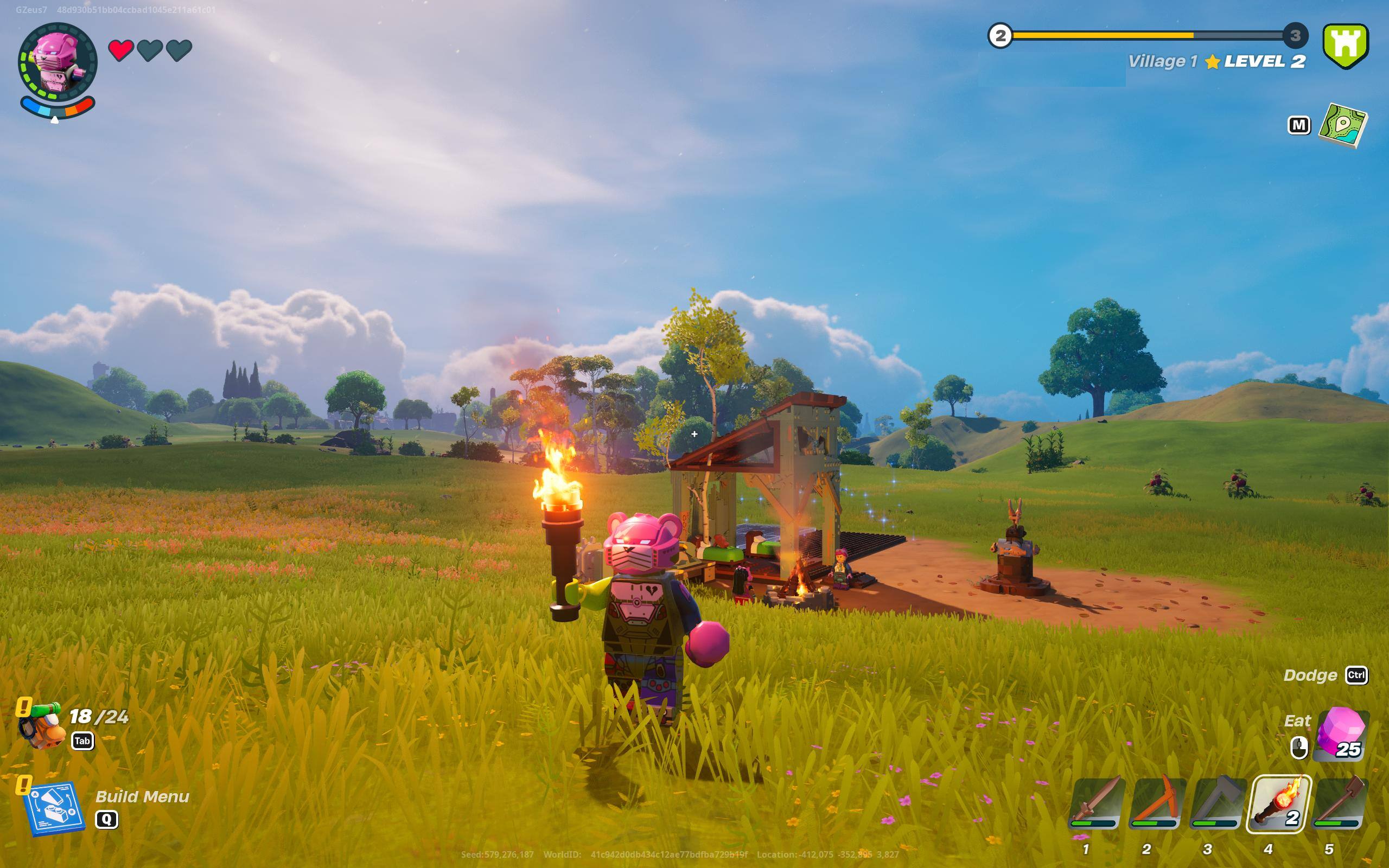
Task: Select the shovel hotbar slot
Action: point(1340,803)
